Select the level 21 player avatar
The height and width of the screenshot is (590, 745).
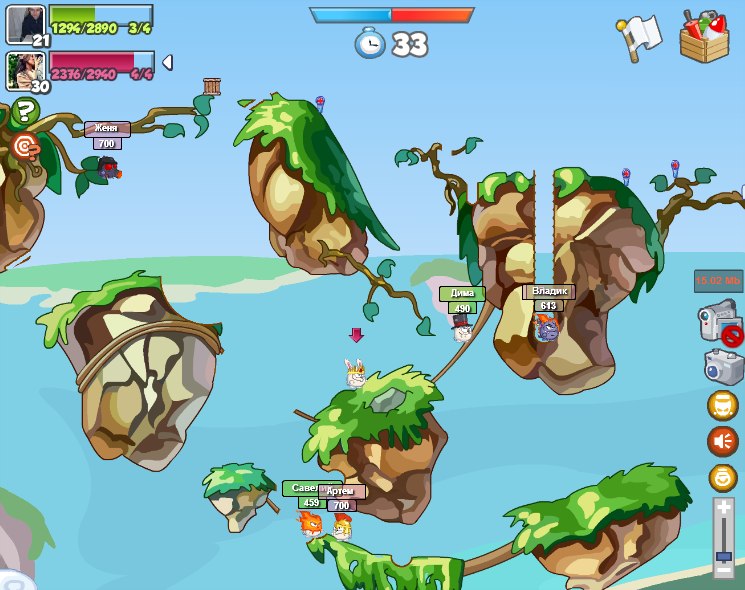coord(25,24)
